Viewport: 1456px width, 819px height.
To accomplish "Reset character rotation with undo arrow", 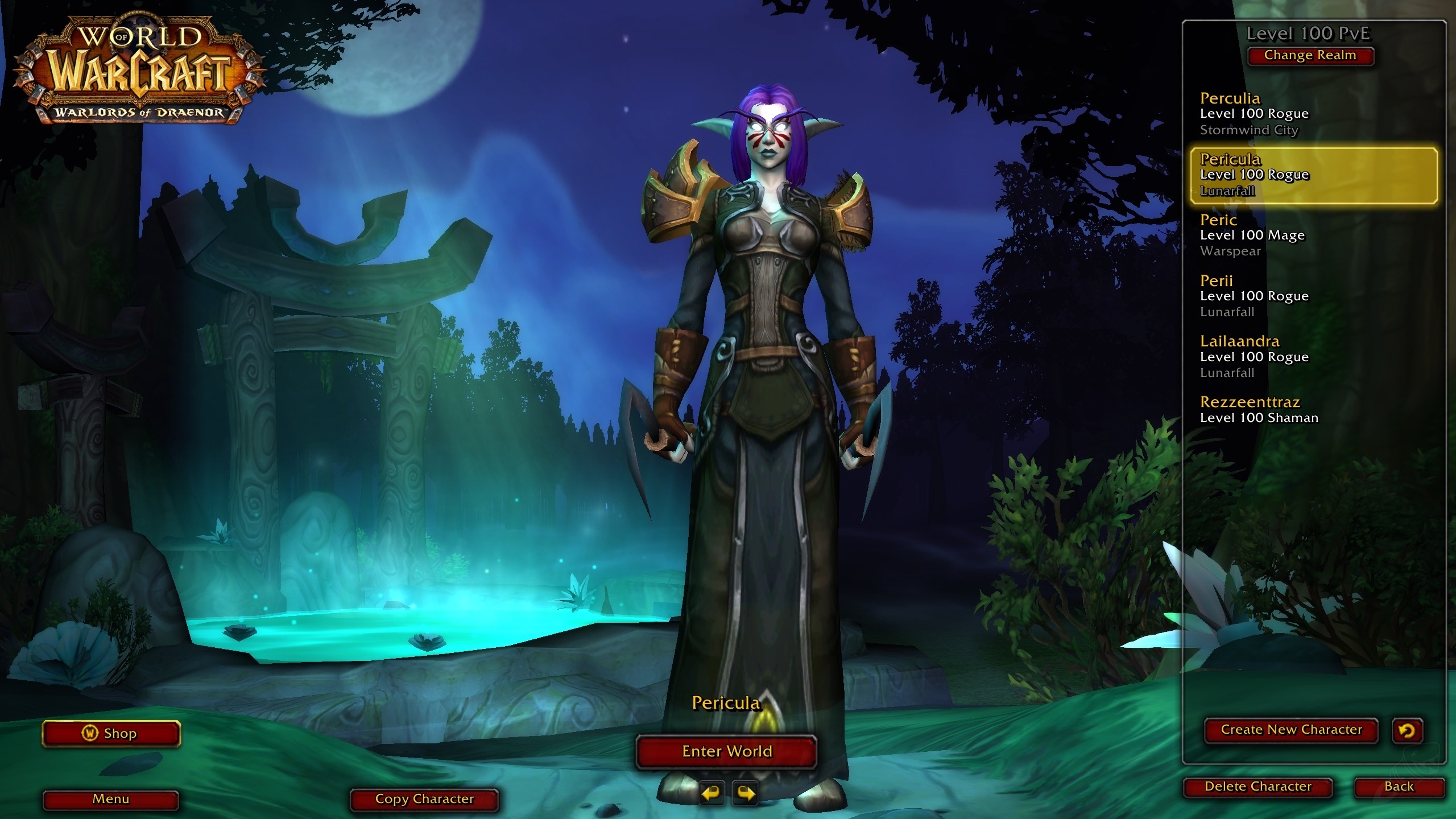I will 1408,731.
